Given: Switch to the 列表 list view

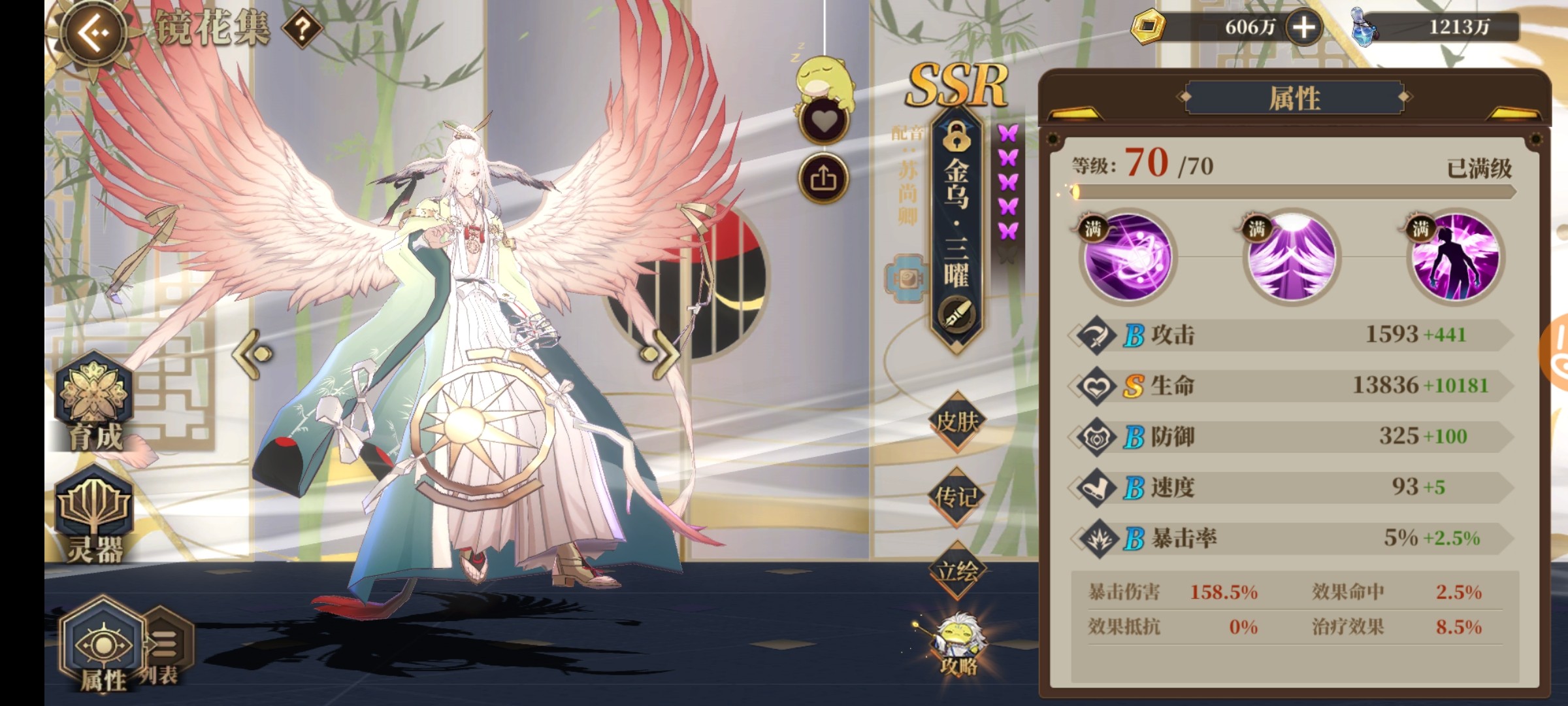Looking at the screenshot, I should [x=163, y=650].
